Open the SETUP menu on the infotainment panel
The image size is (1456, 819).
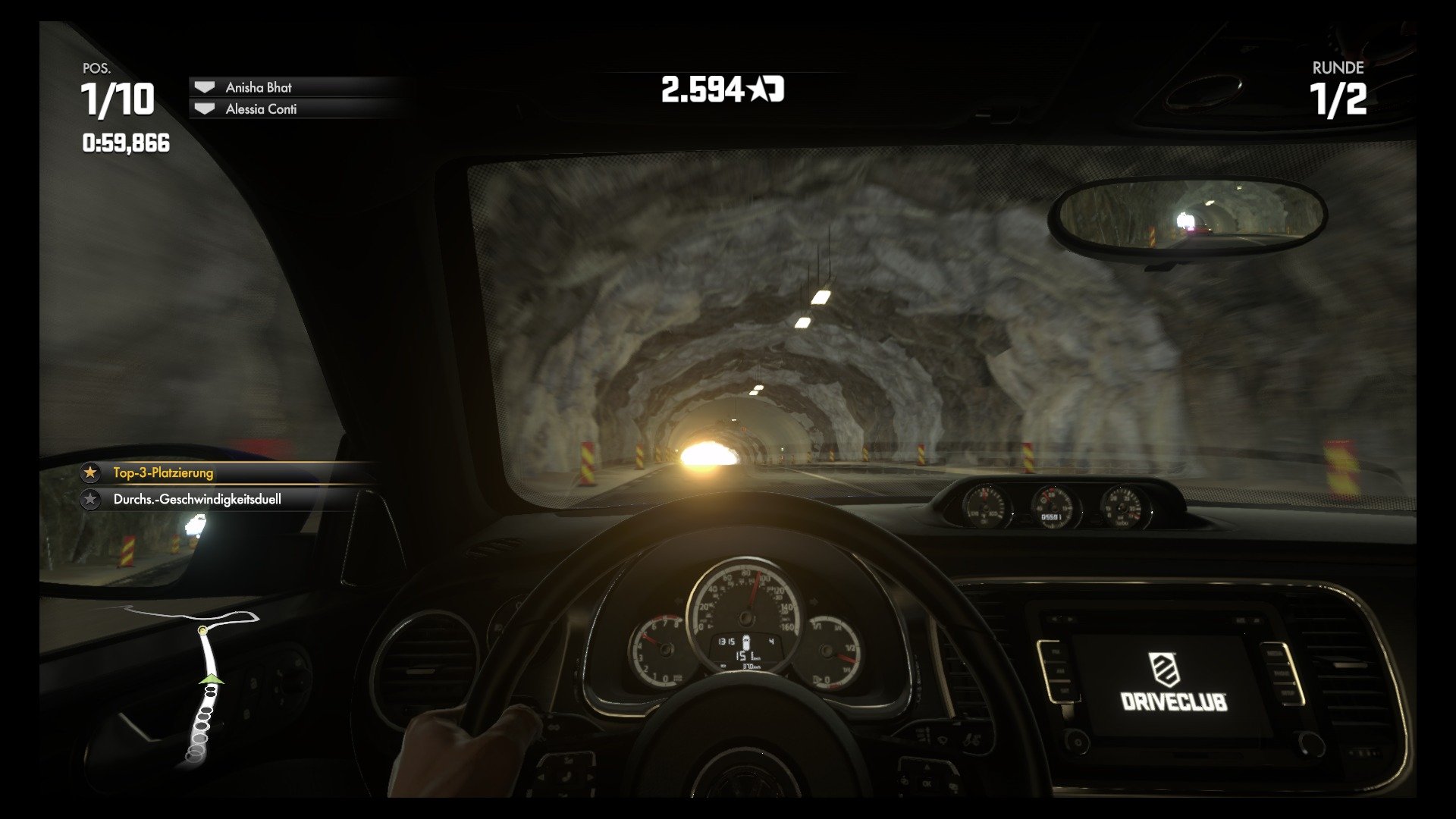(1289, 693)
